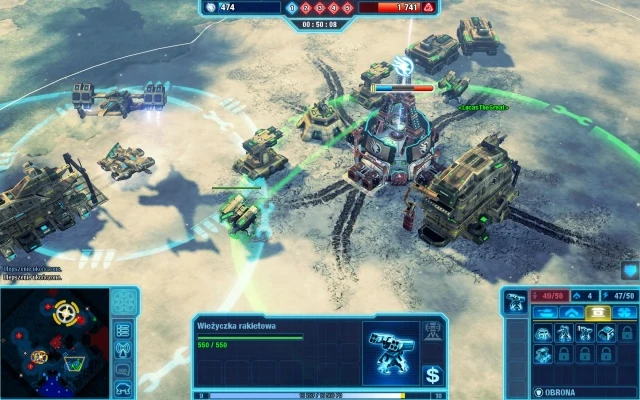Screen dimensions: 640x400
Task: Click the alert triangle at top bar
Action: [x=429, y=7]
